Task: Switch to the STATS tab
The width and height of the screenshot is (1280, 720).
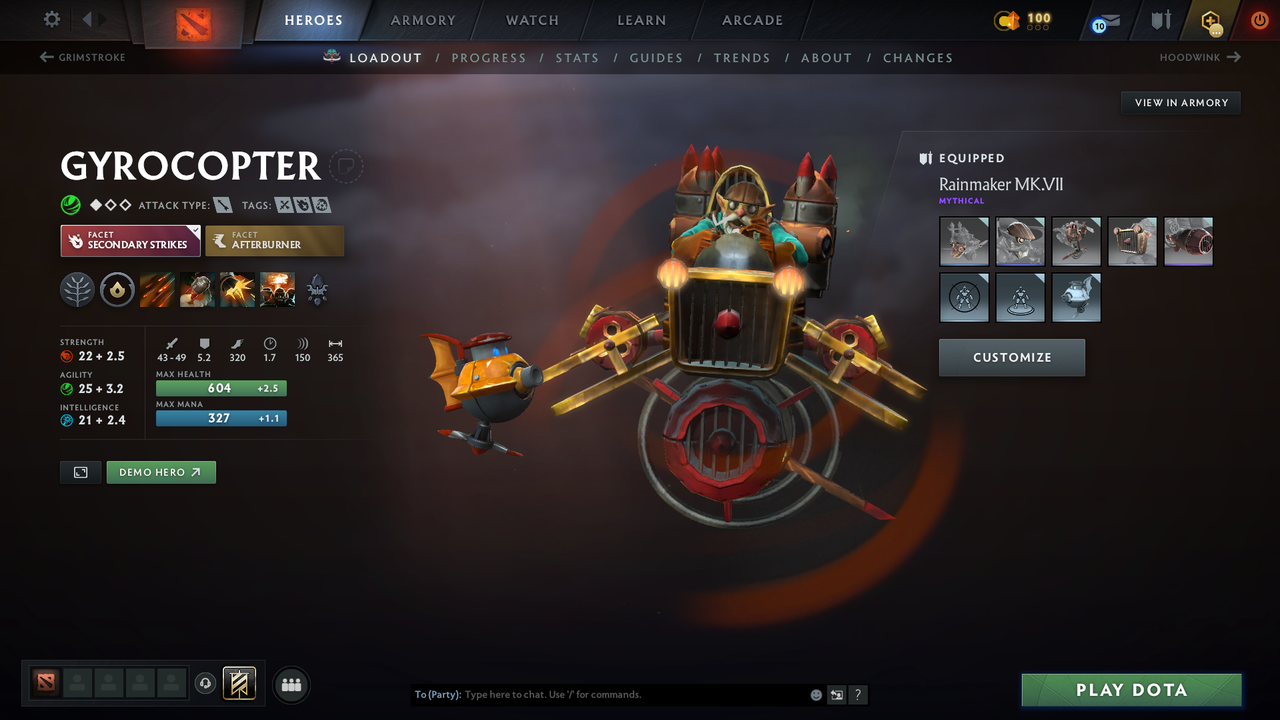Action: [577, 57]
